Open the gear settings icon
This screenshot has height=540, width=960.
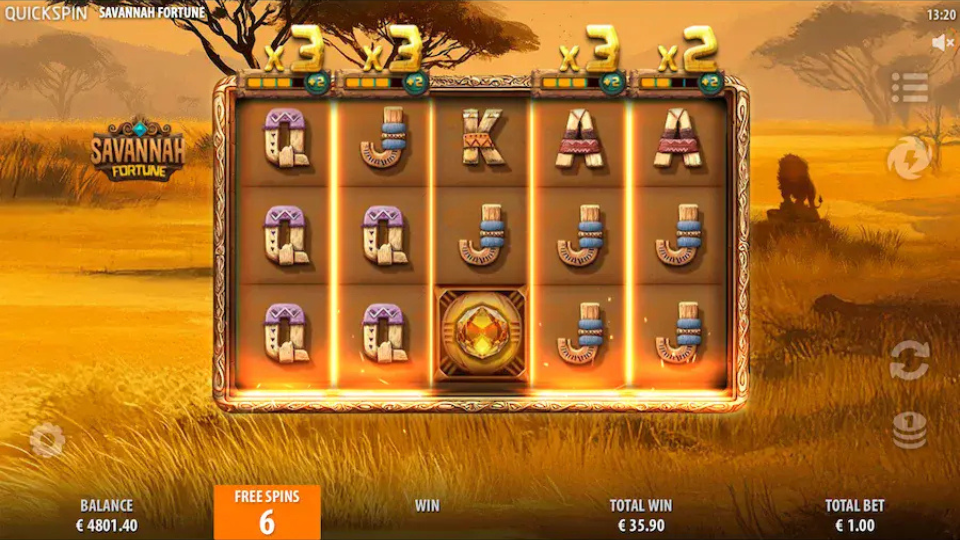click(x=47, y=440)
